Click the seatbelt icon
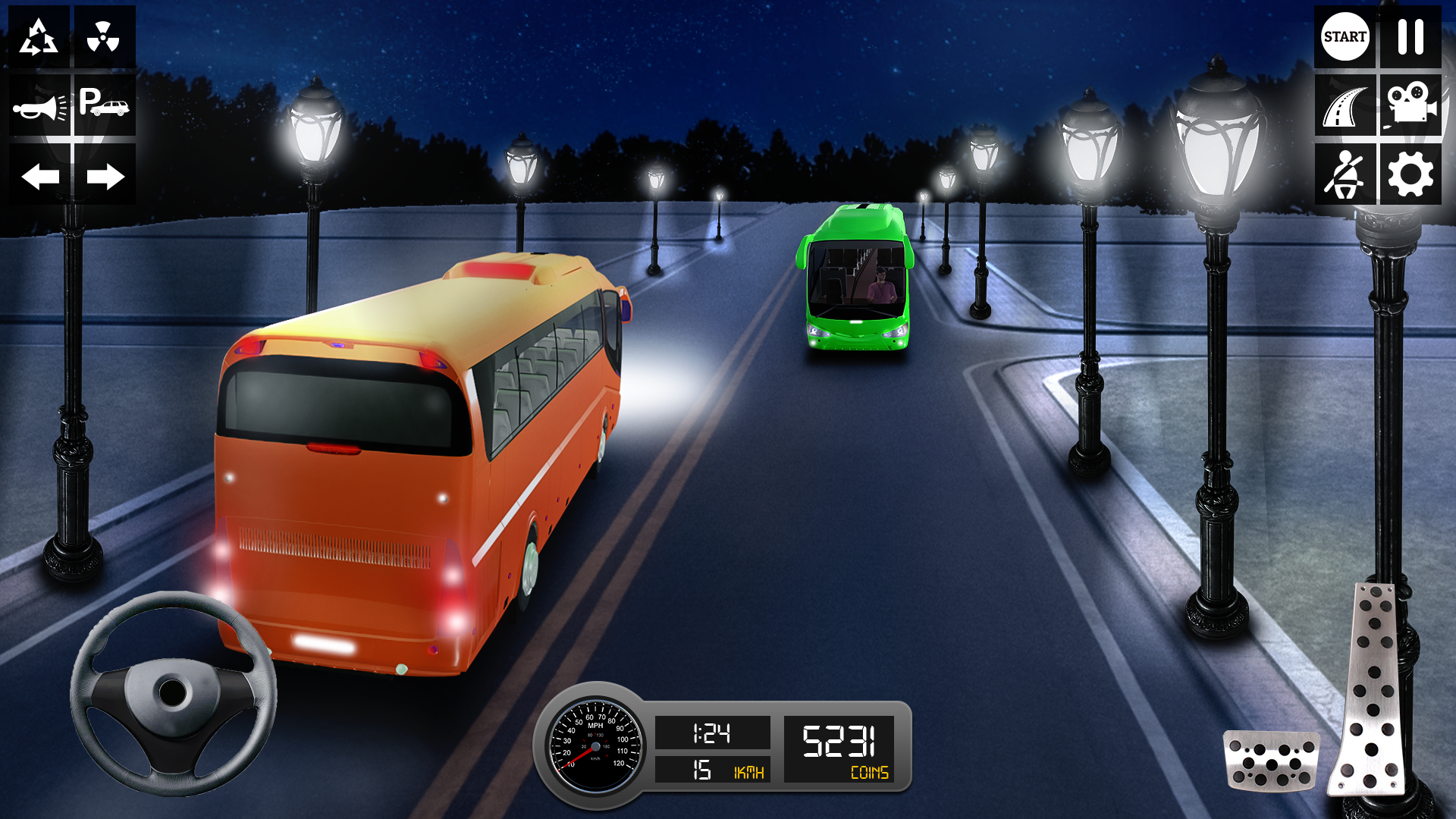Screen dimensions: 1456x819 coord(1344,174)
